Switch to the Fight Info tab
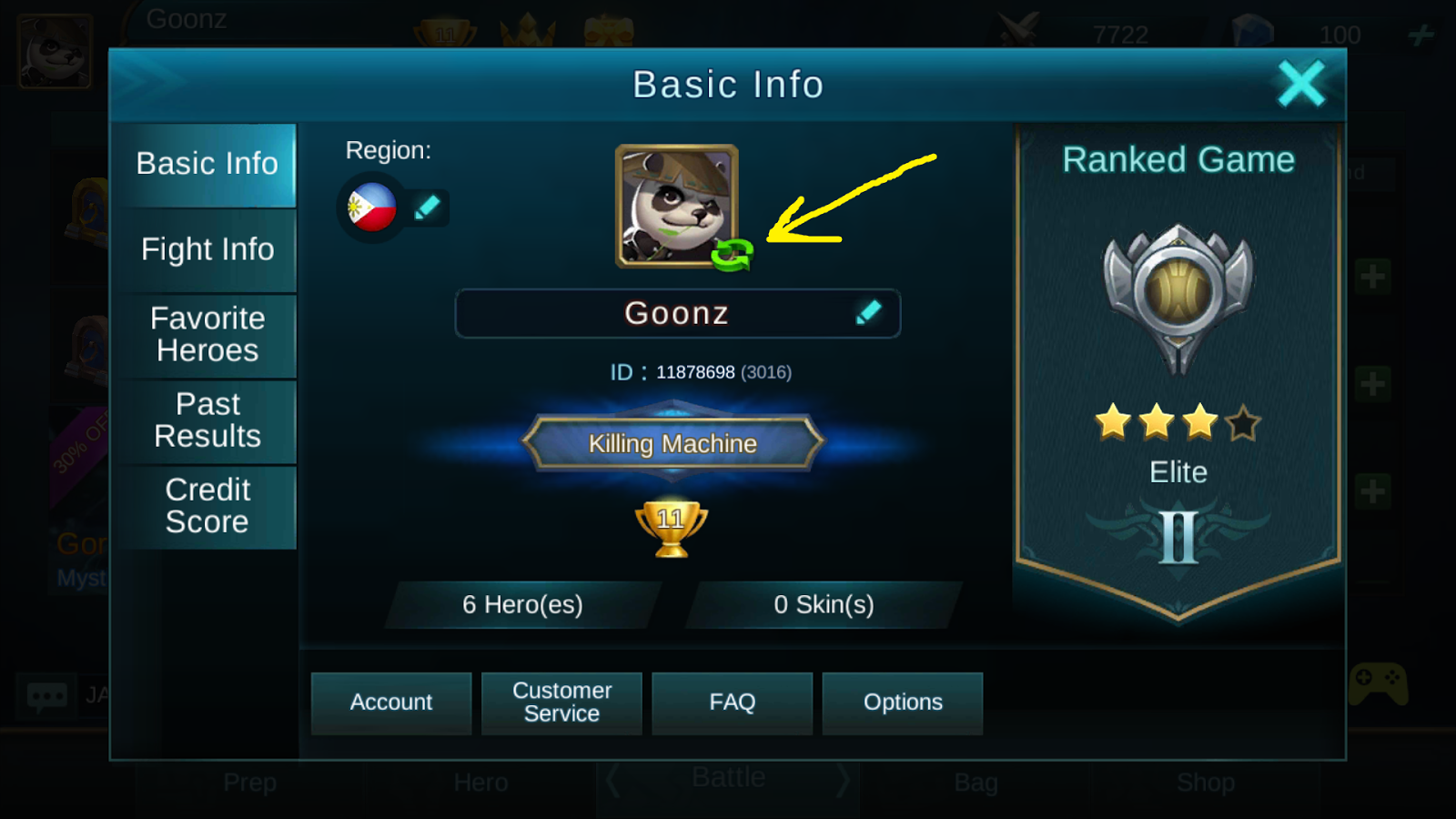1456x819 pixels. click(x=207, y=249)
